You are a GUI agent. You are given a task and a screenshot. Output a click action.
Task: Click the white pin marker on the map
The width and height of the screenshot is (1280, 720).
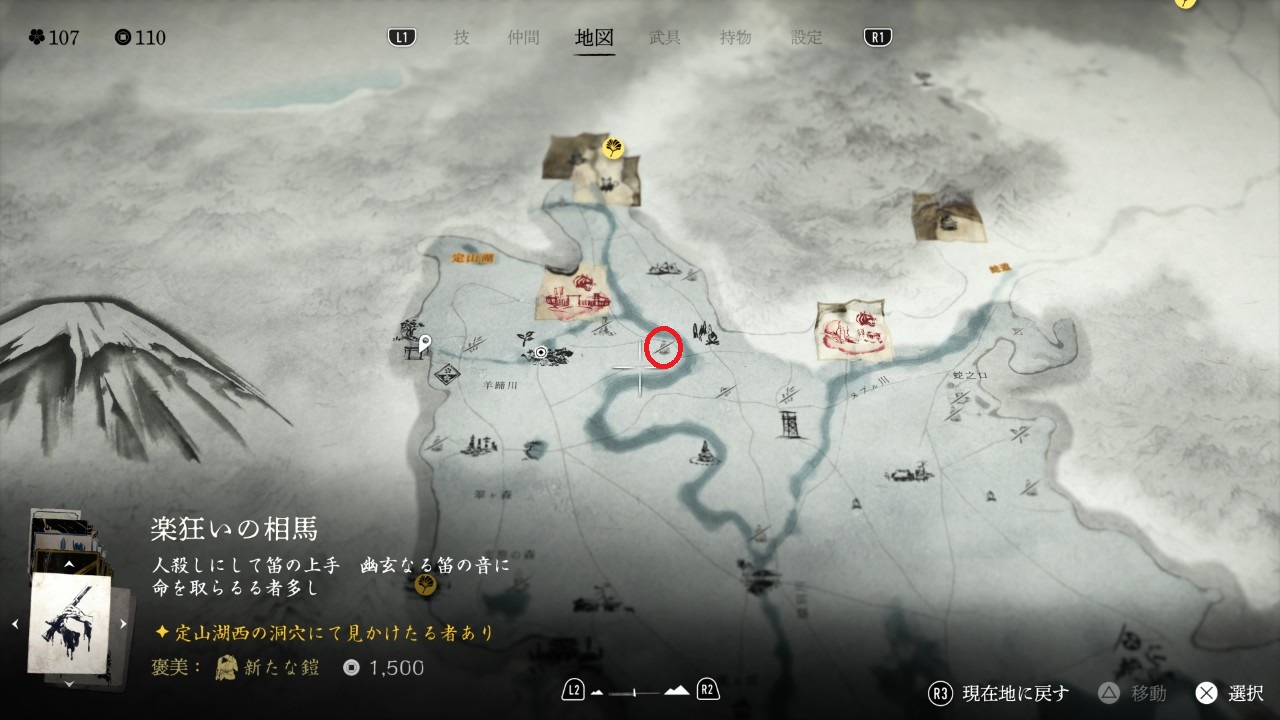coord(424,345)
